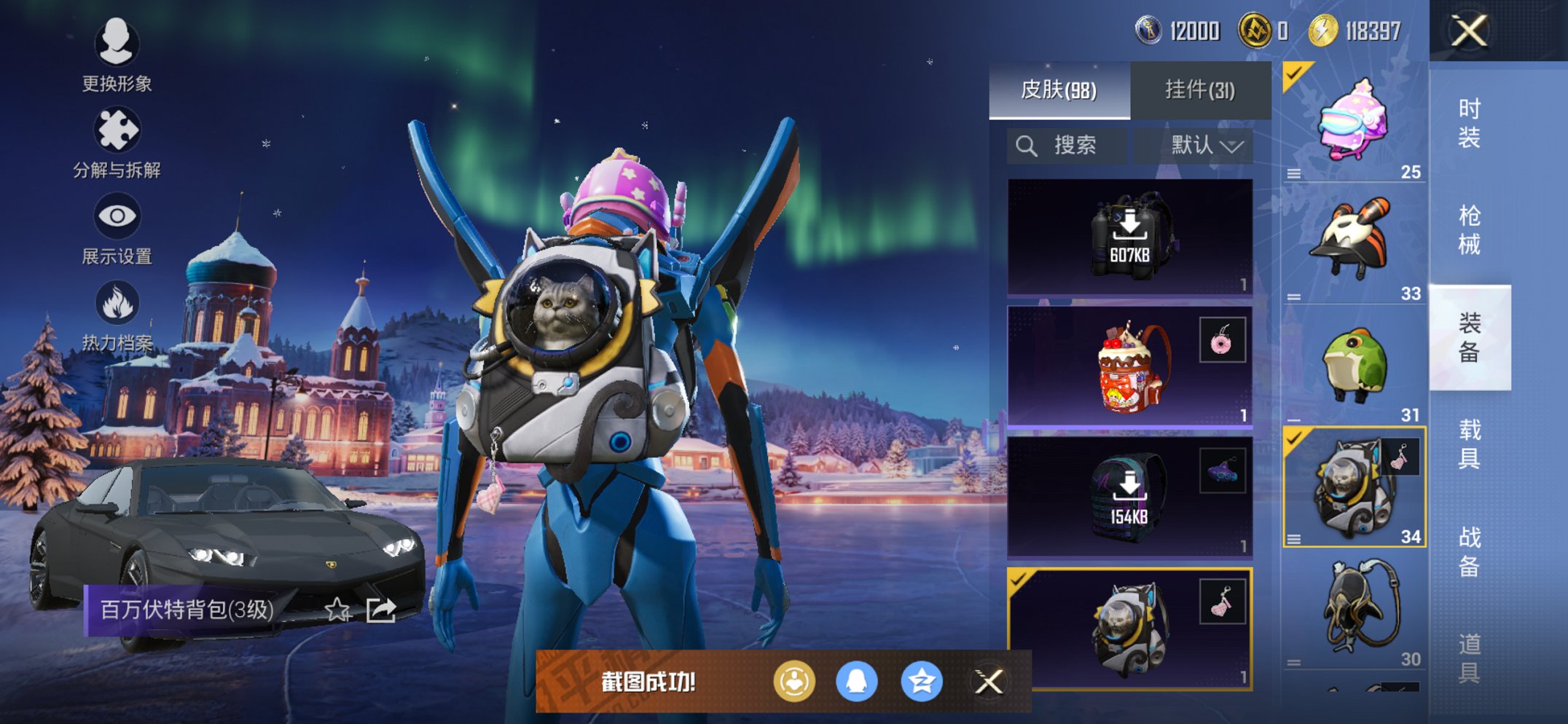1568x724 pixels.
Task: Choose the 枪械 firearms category
Action: tap(1469, 229)
